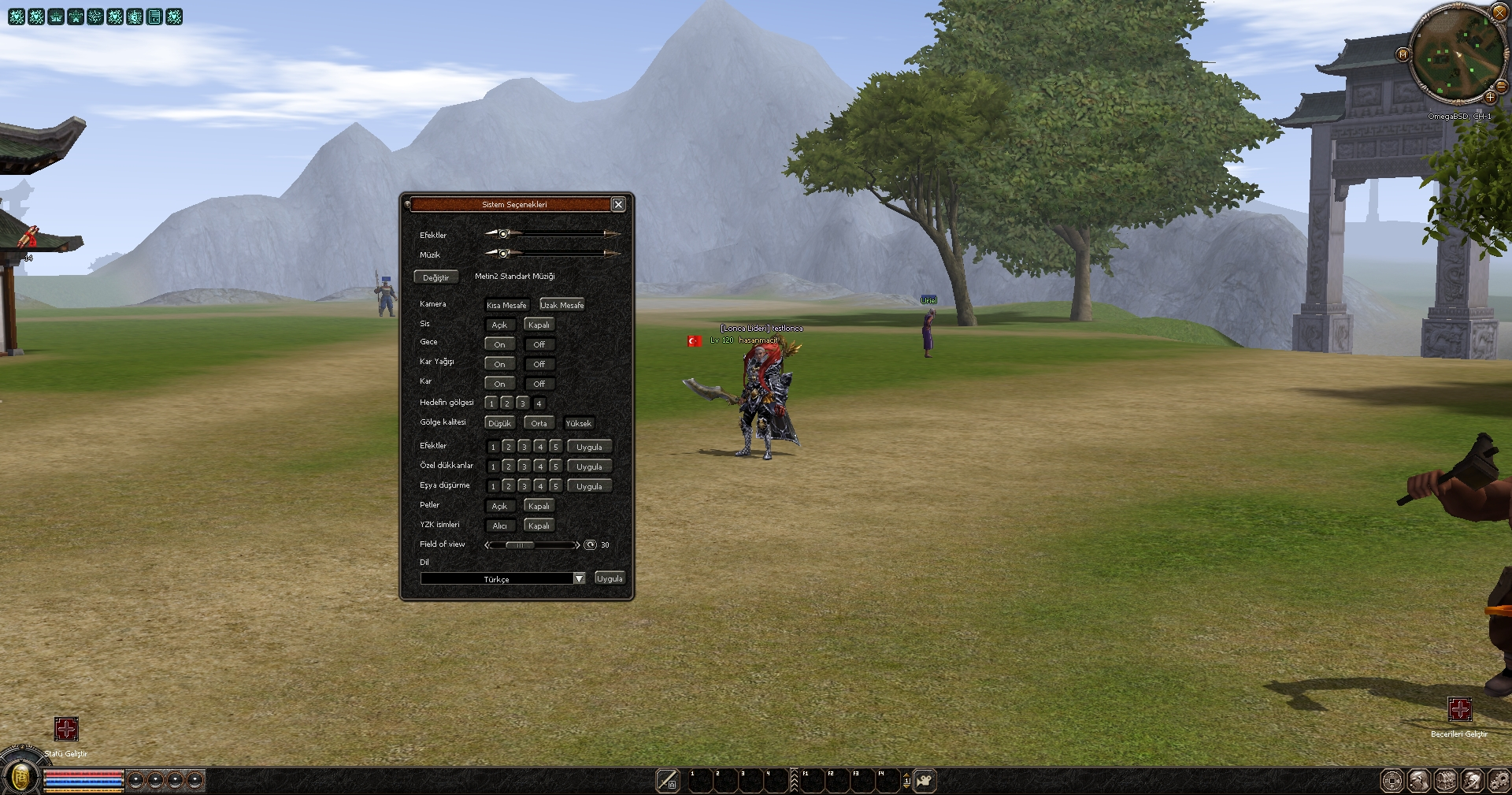This screenshot has width=1512, height=795.
Task: Close the Sistem Seçenekleri window
Action: (x=618, y=204)
